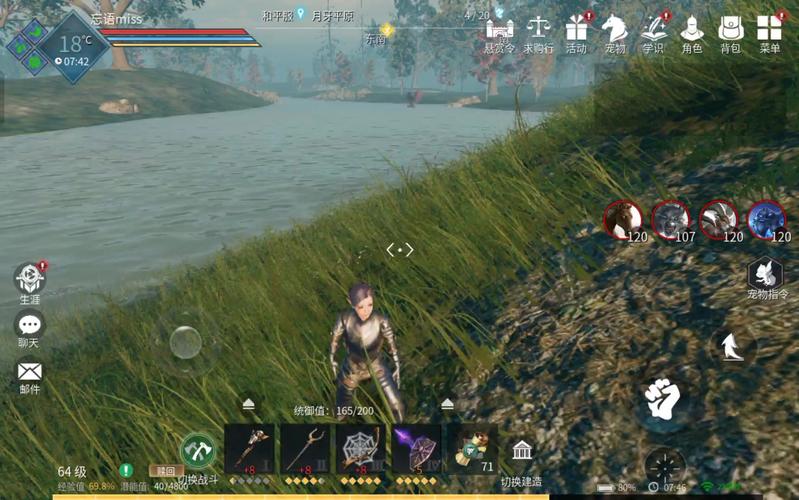Open the 聊天 chat window

pyautogui.click(x=30, y=326)
